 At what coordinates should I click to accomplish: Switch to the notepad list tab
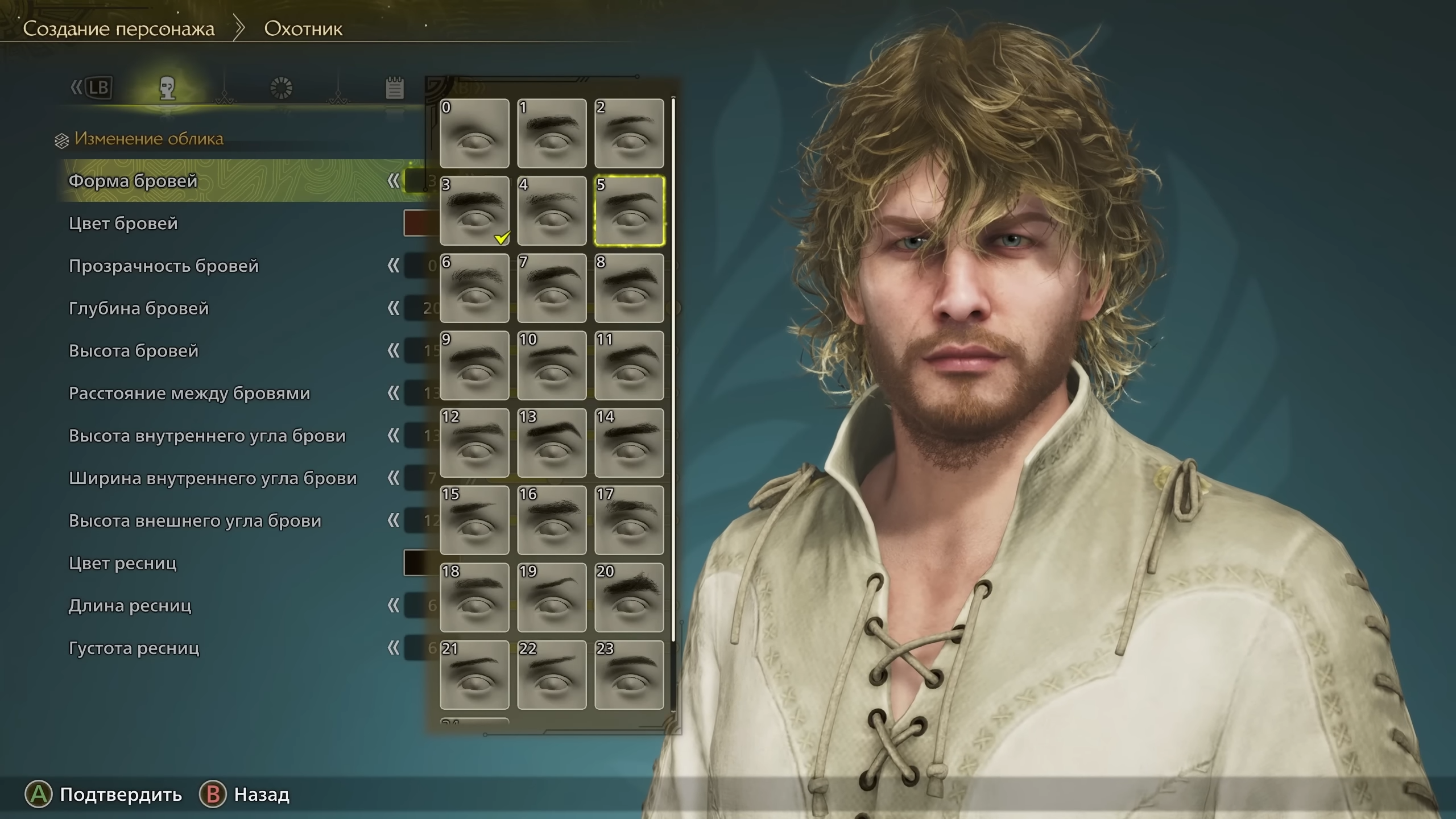(x=395, y=88)
